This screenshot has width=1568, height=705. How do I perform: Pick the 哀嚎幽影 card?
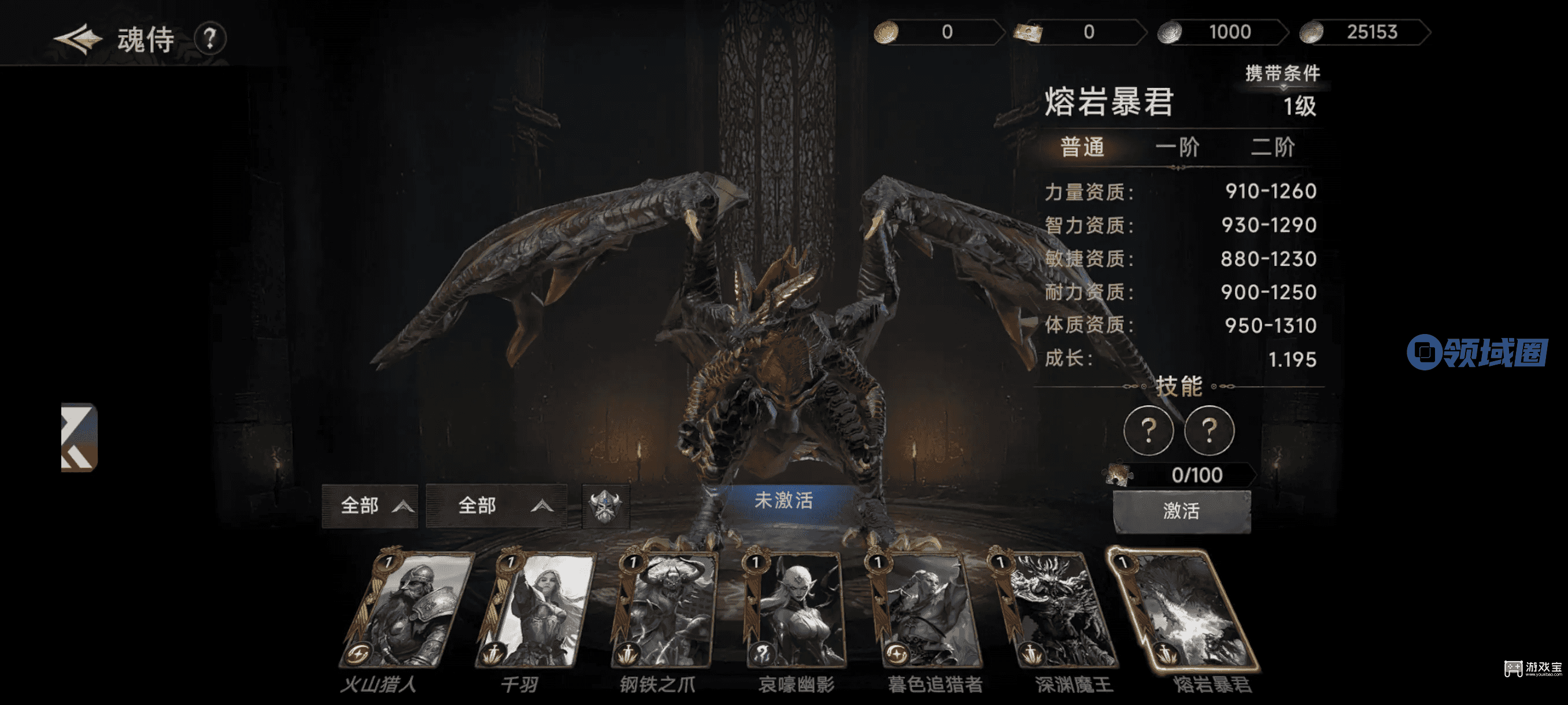(x=794, y=610)
